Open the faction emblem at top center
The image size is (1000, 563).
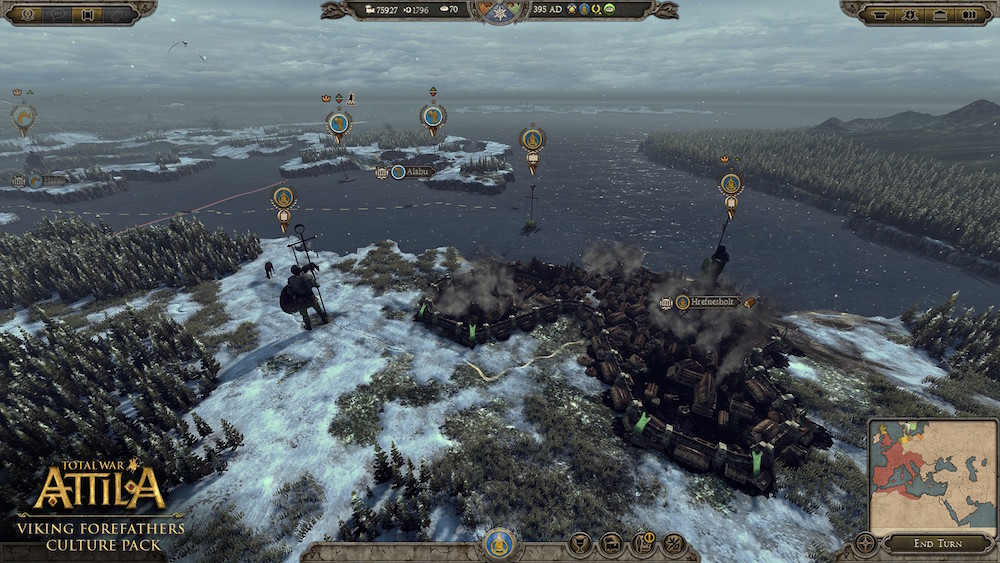(500, 10)
